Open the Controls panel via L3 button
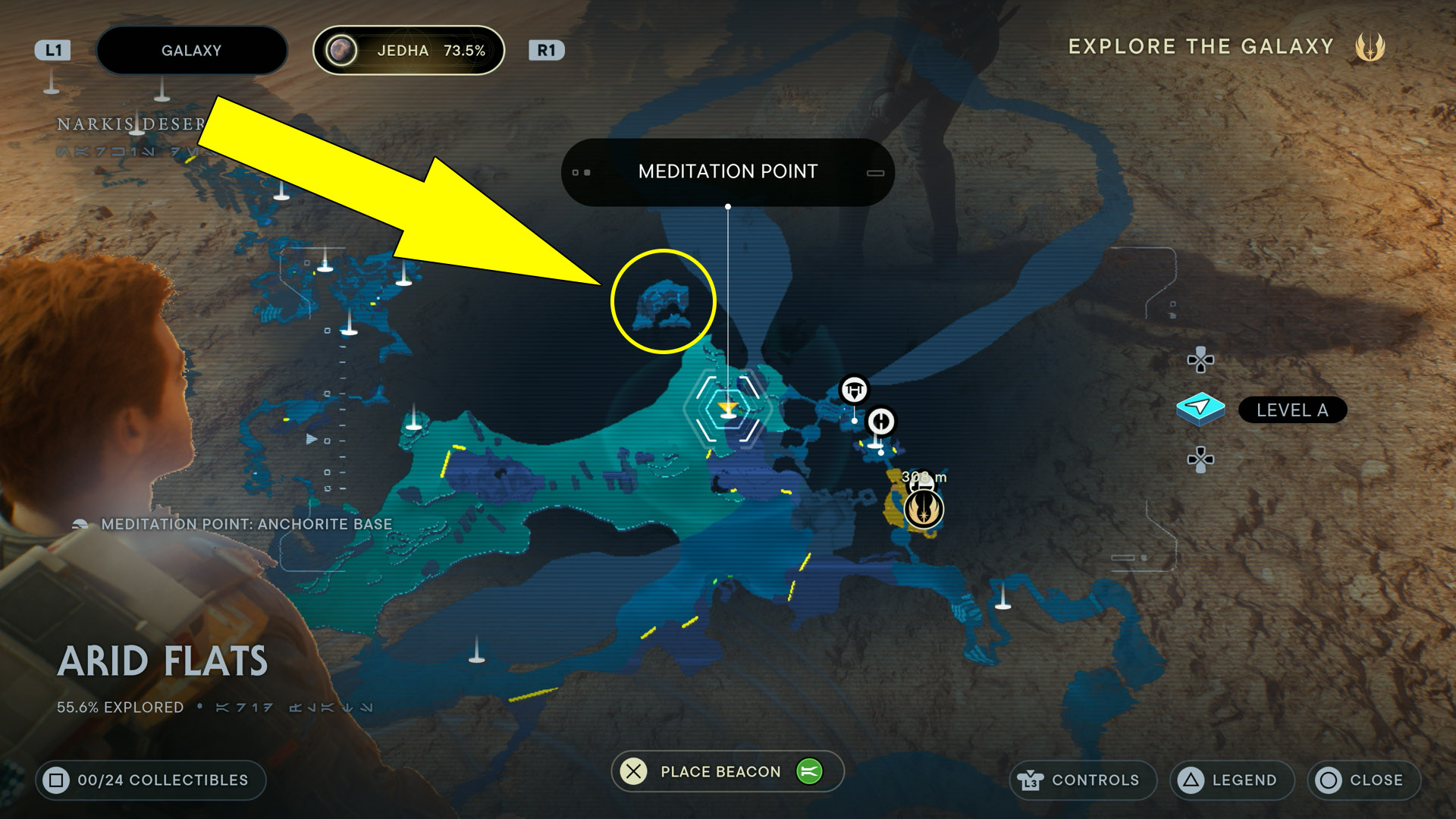The image size is (1456, 819). coord(1083,780)
